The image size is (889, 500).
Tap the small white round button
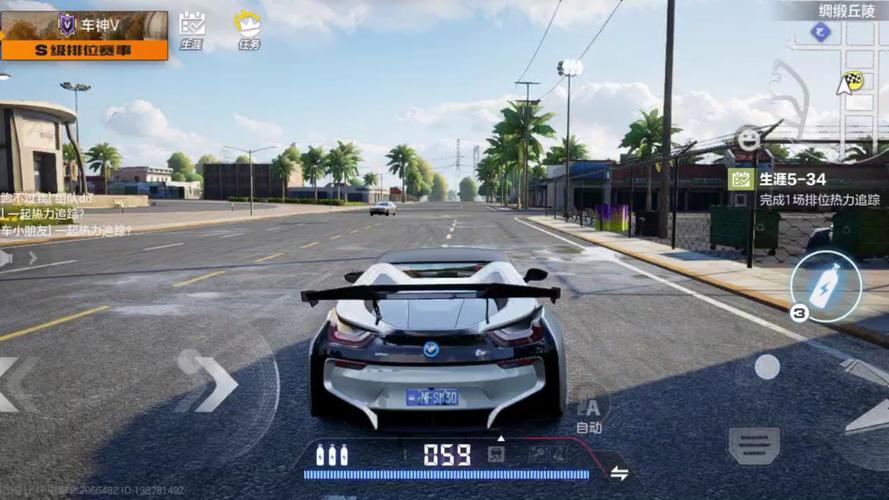pyautogui.click(x=767, y=367)
